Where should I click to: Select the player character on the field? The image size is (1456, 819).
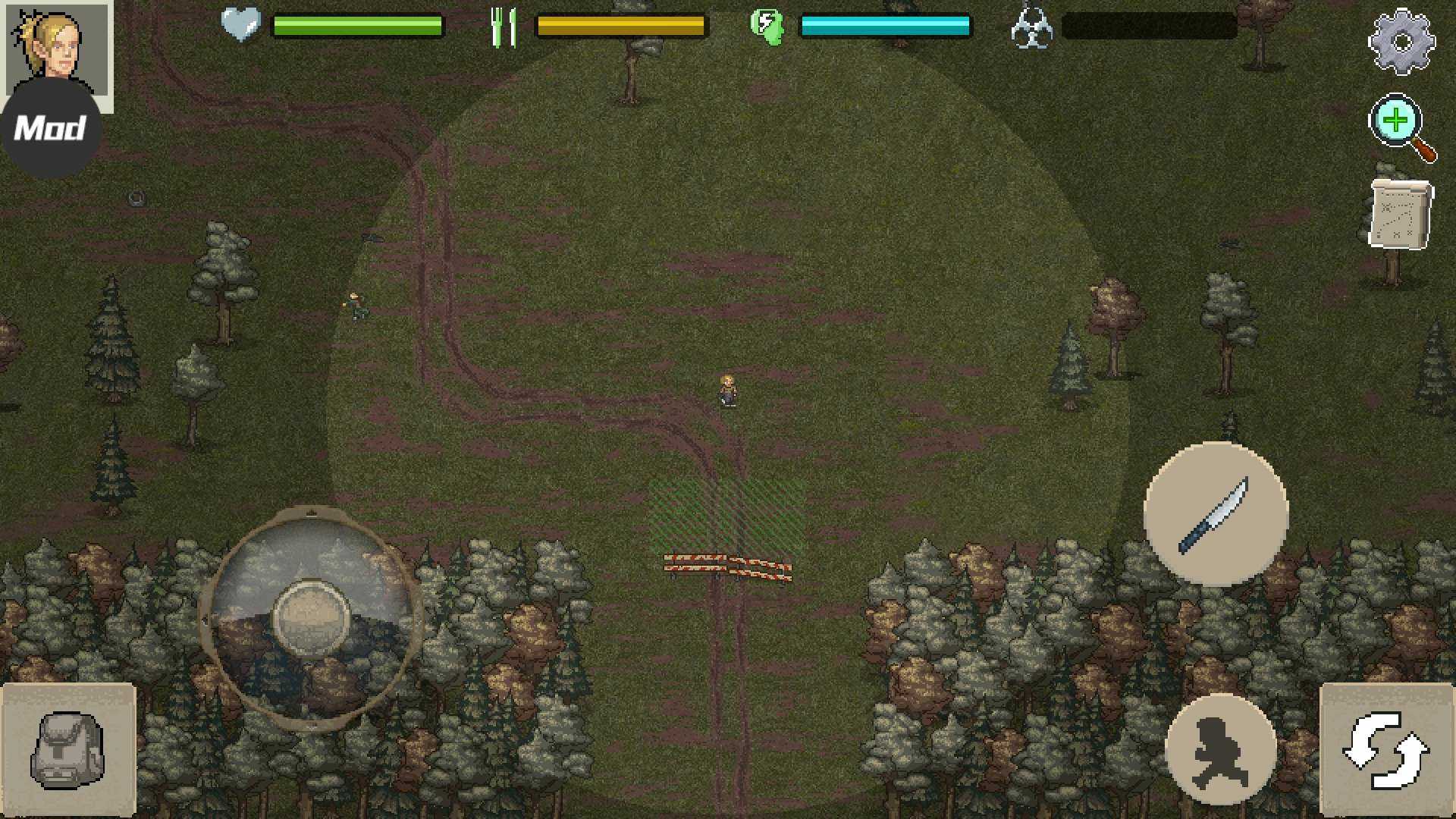point(726,391)
